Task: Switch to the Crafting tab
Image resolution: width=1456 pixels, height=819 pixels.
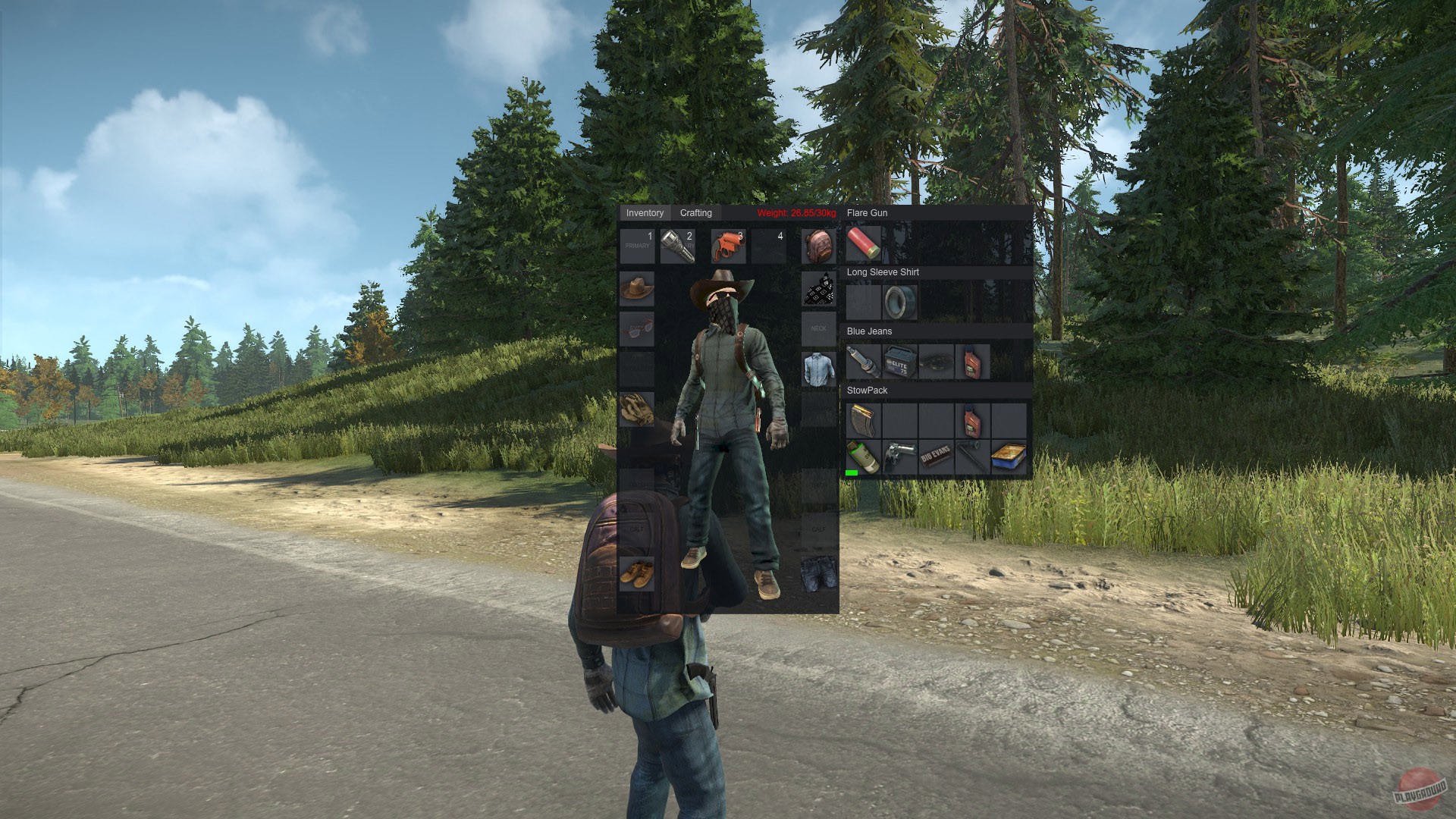Action: click(697, 213)
